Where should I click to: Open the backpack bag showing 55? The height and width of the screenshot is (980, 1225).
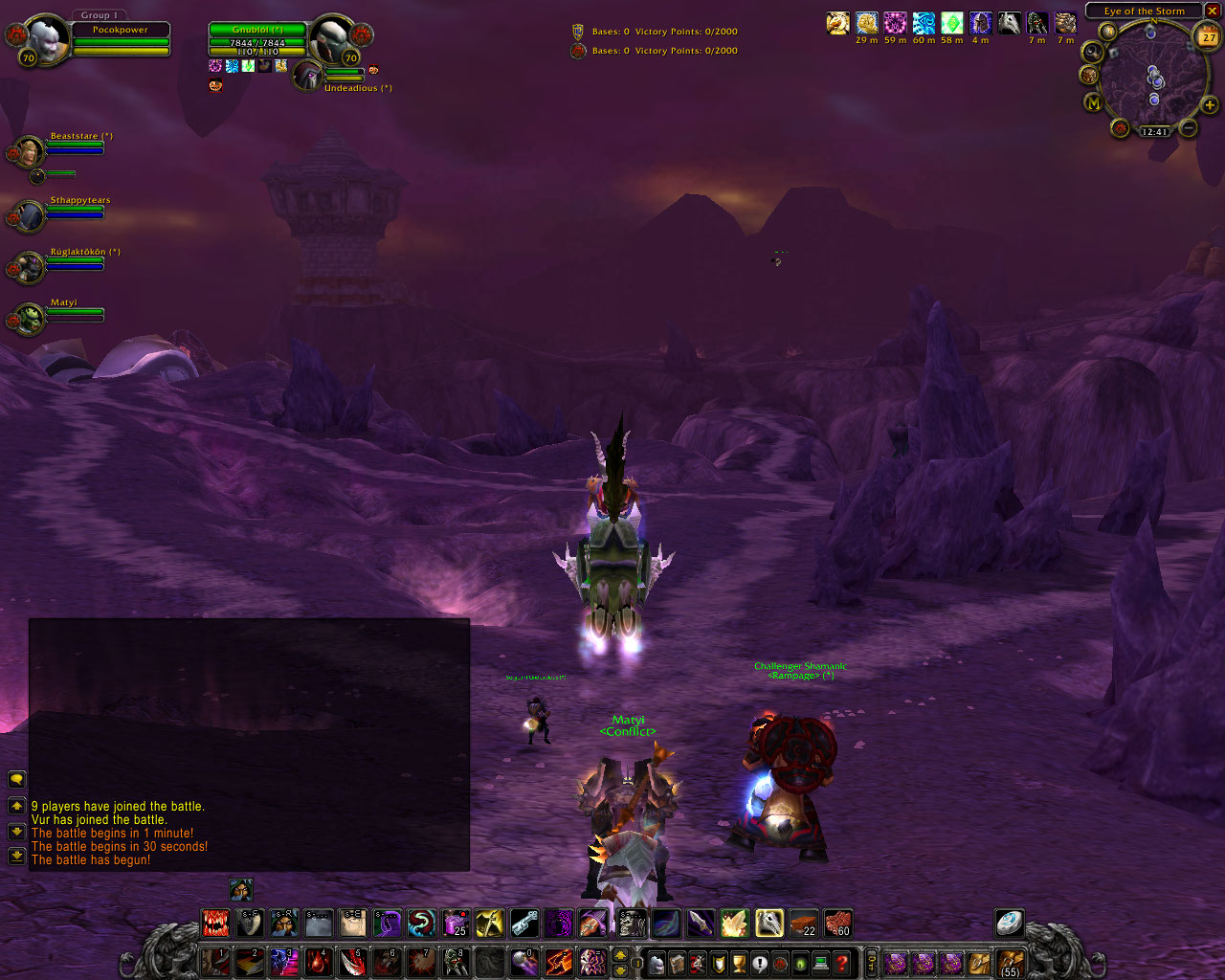click(1010, 963)
